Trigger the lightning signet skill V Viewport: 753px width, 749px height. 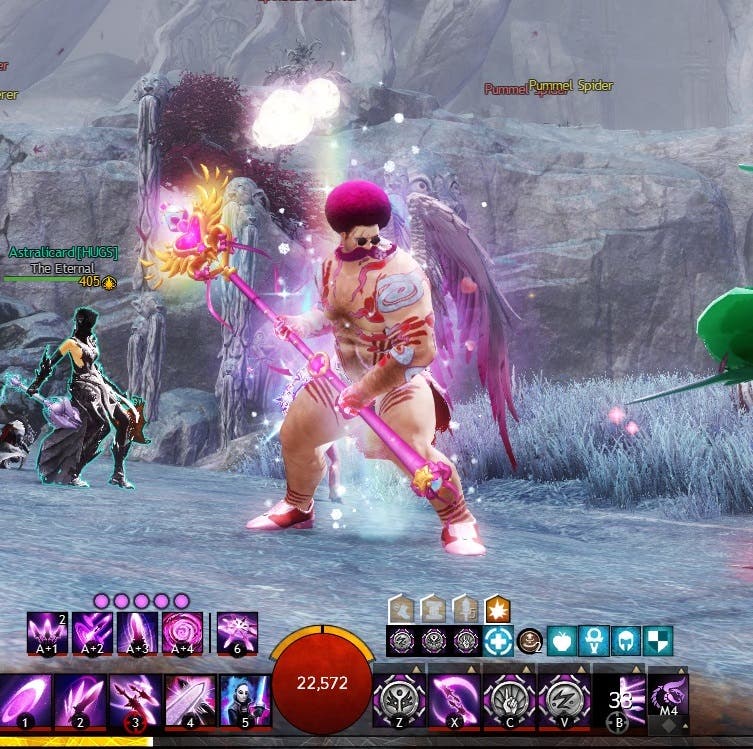point(564,699)
